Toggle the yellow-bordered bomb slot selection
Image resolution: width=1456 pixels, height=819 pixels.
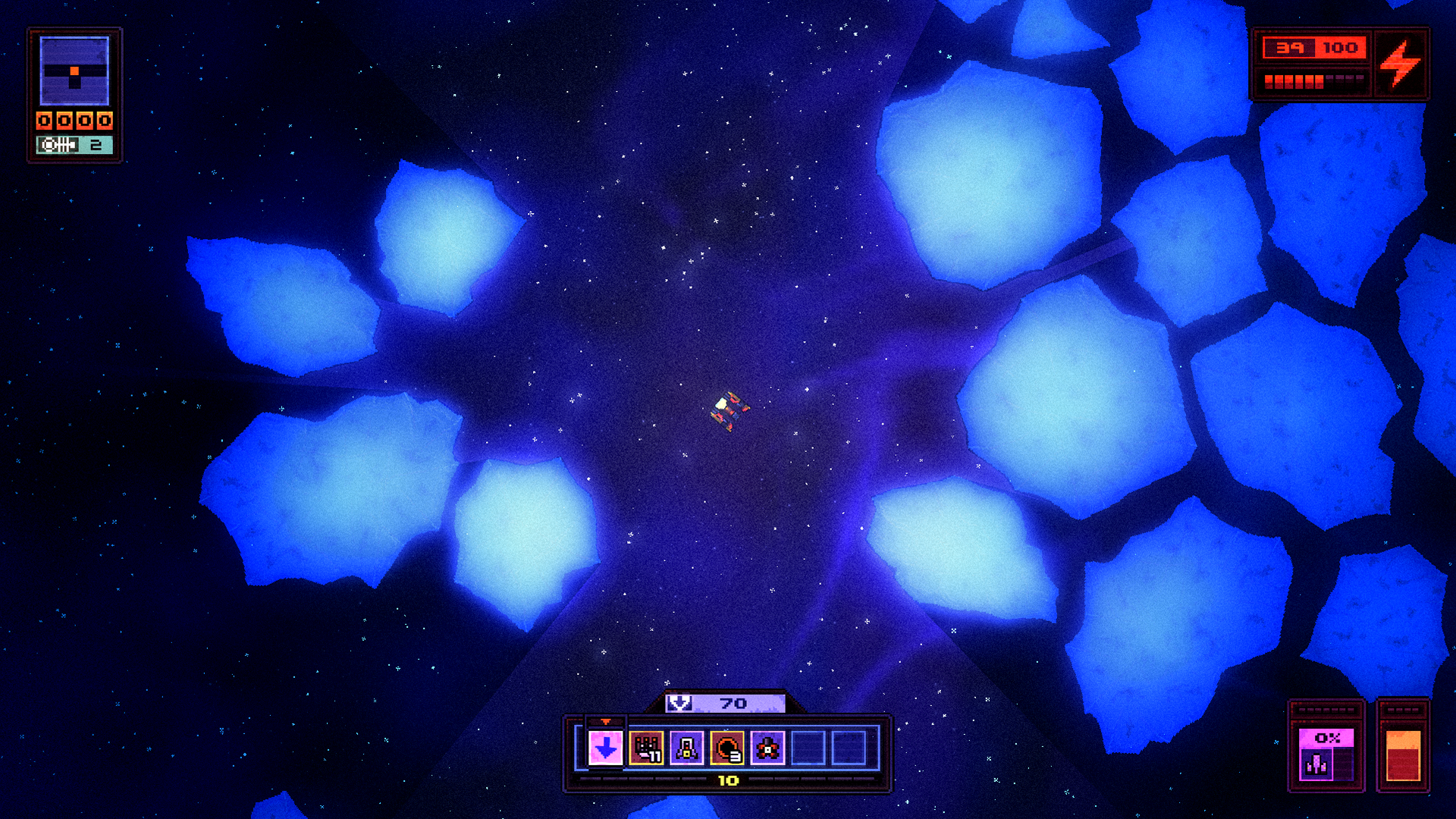click(727, 748)
